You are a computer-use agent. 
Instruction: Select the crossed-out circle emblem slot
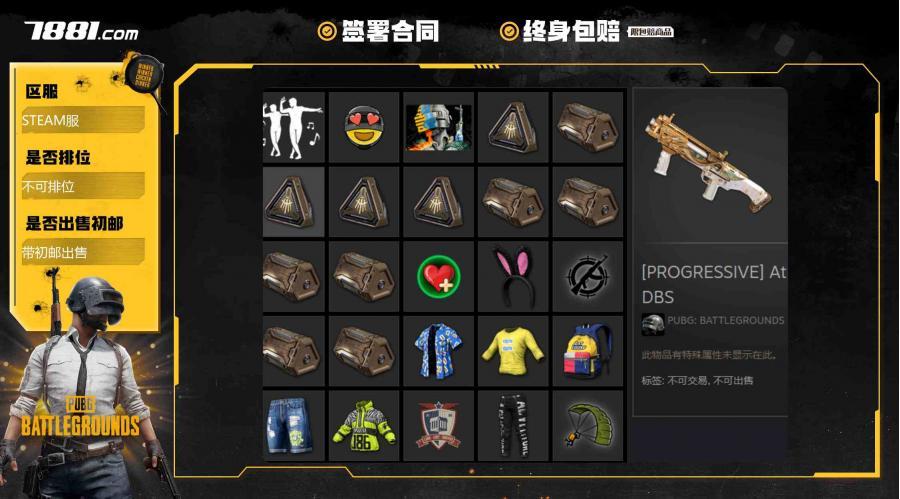point(587,275)
